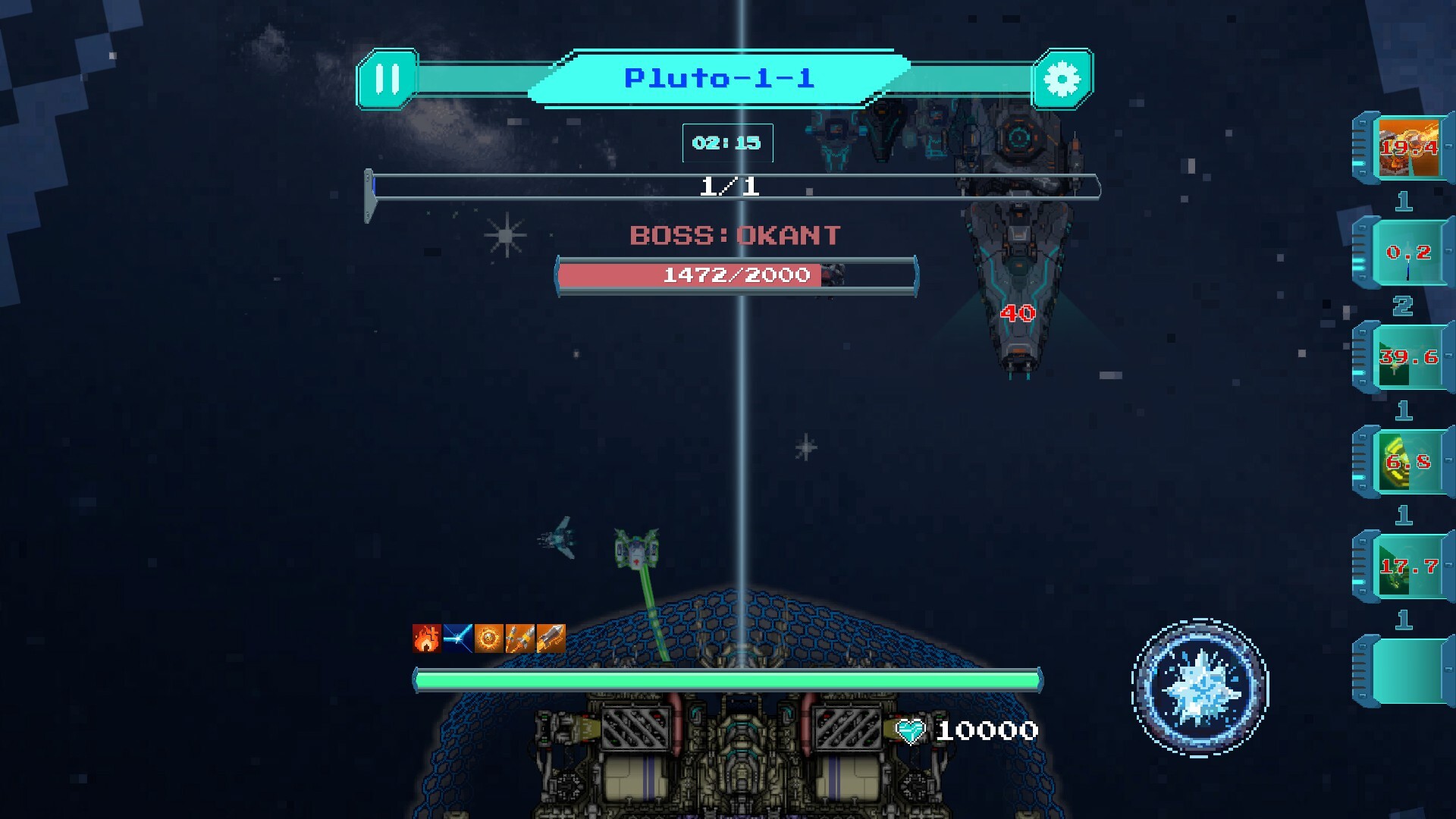Click the single grey missile icon
The height and width of the screenshot is (819, 1456).
[551, 639]
